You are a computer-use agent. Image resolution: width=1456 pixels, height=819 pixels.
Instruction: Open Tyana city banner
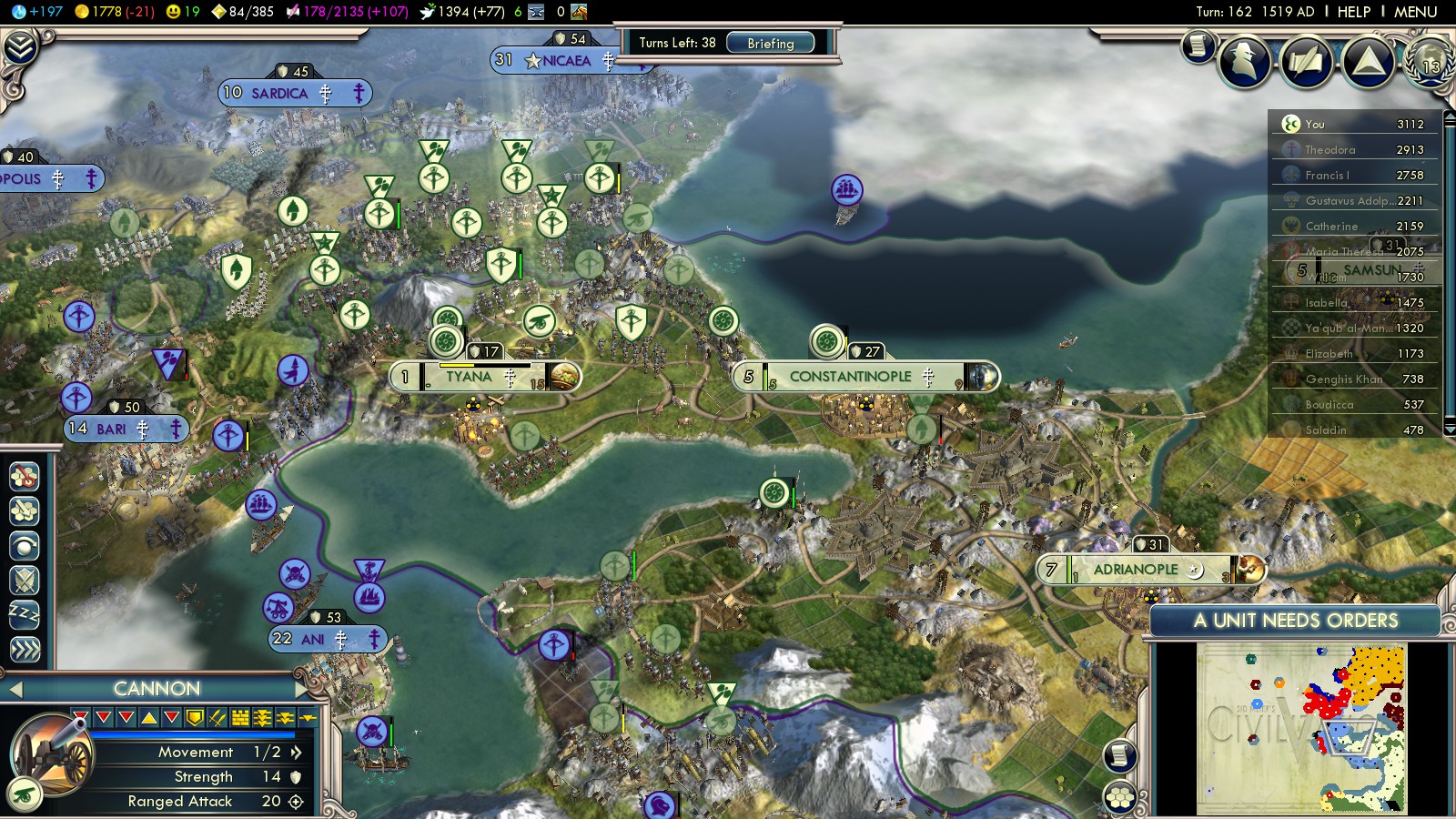click(469, 377)
